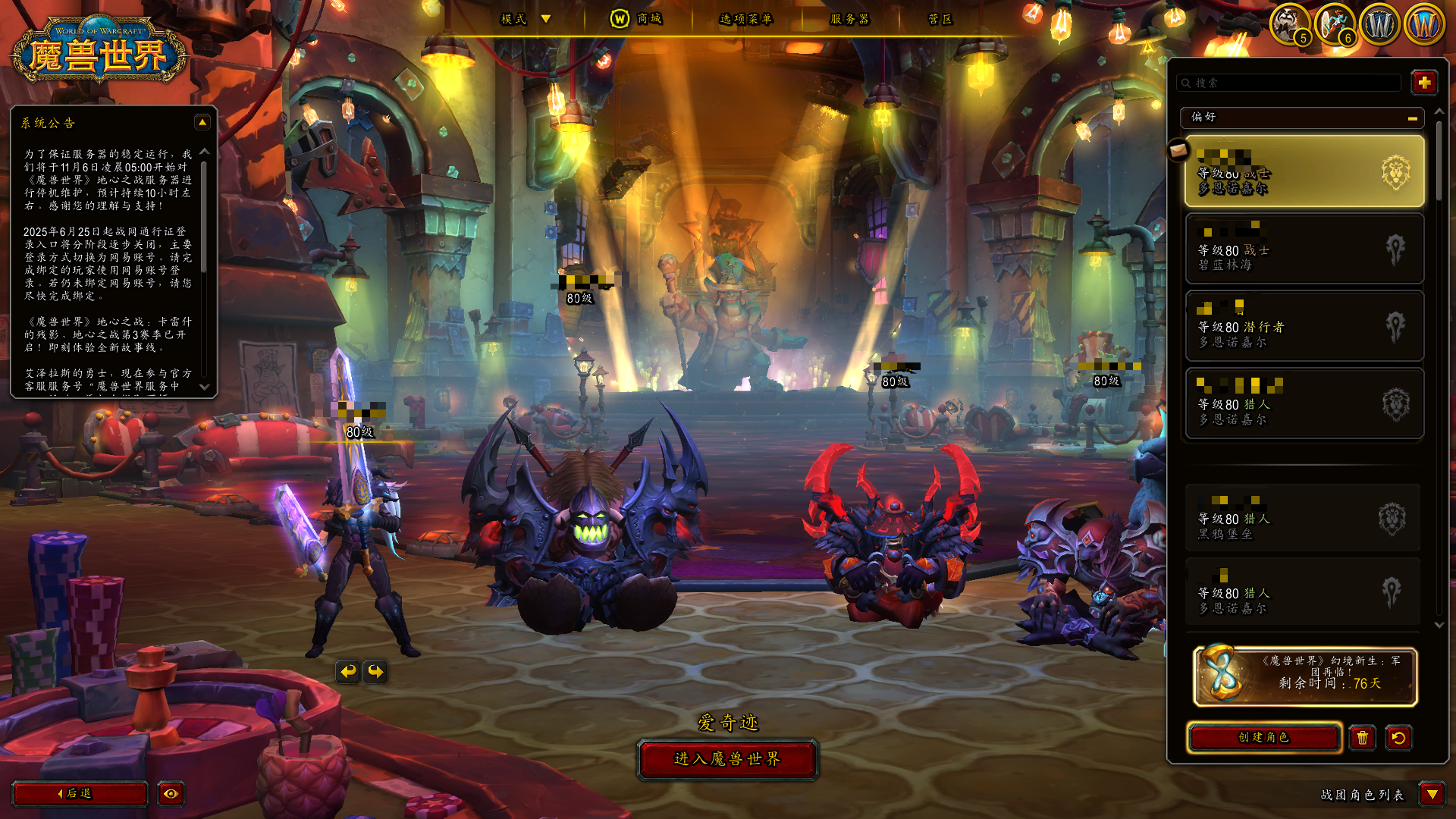
Task: Select the level 80 warrior on 碧蓝林海
Action: (x=1304, y=249)
